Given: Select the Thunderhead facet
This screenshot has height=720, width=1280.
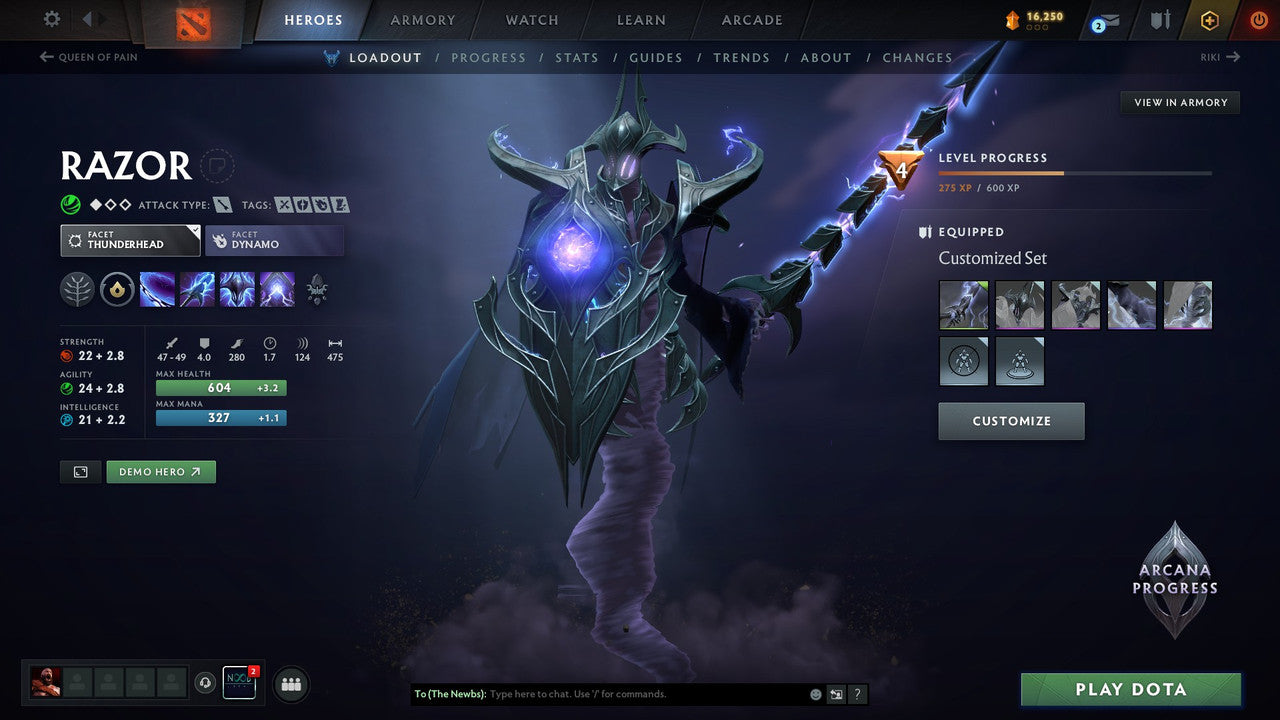Looking at the screenshot, I should click(130, 240).
